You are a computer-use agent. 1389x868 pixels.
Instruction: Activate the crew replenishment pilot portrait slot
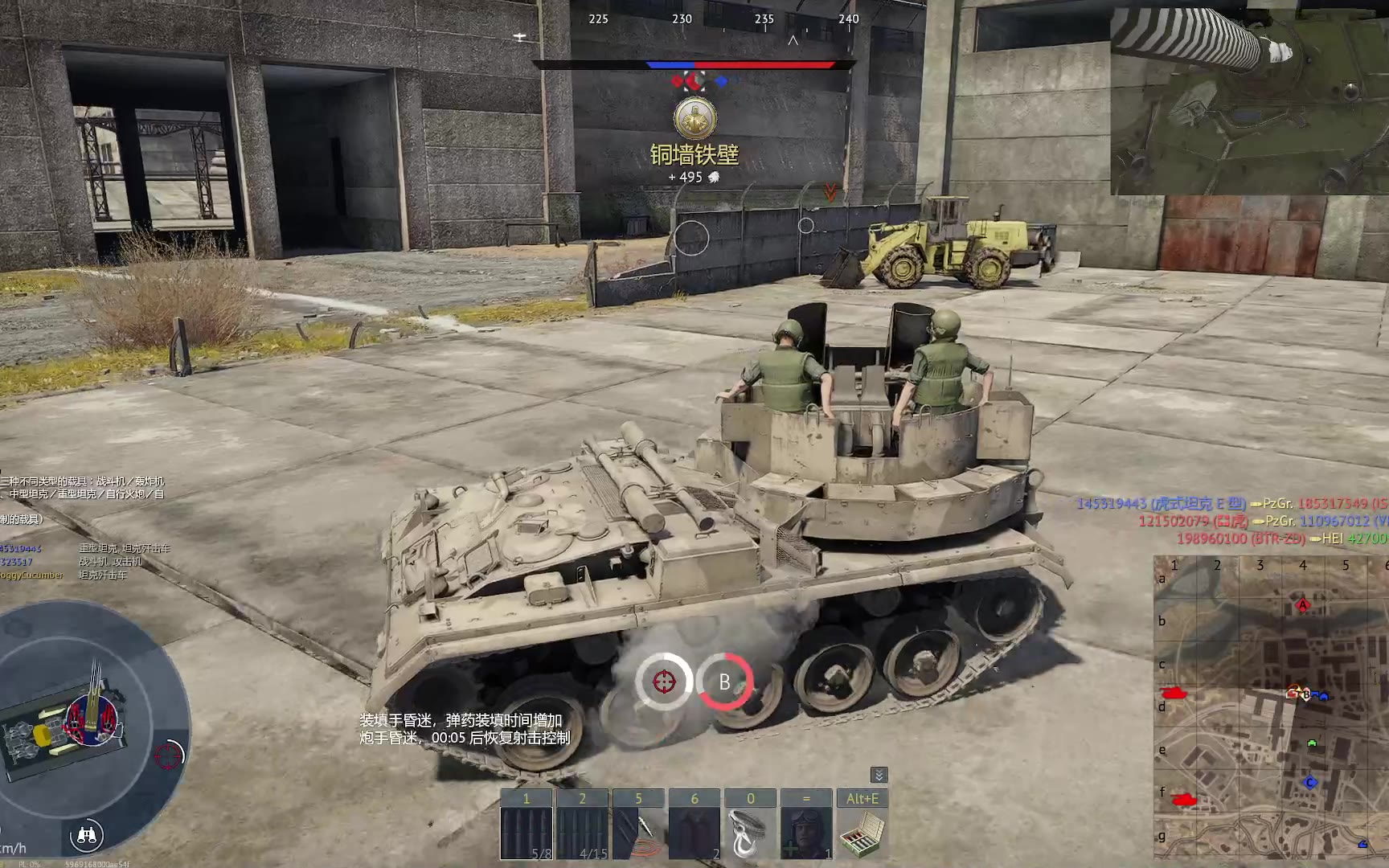click(x=806, y=825)
